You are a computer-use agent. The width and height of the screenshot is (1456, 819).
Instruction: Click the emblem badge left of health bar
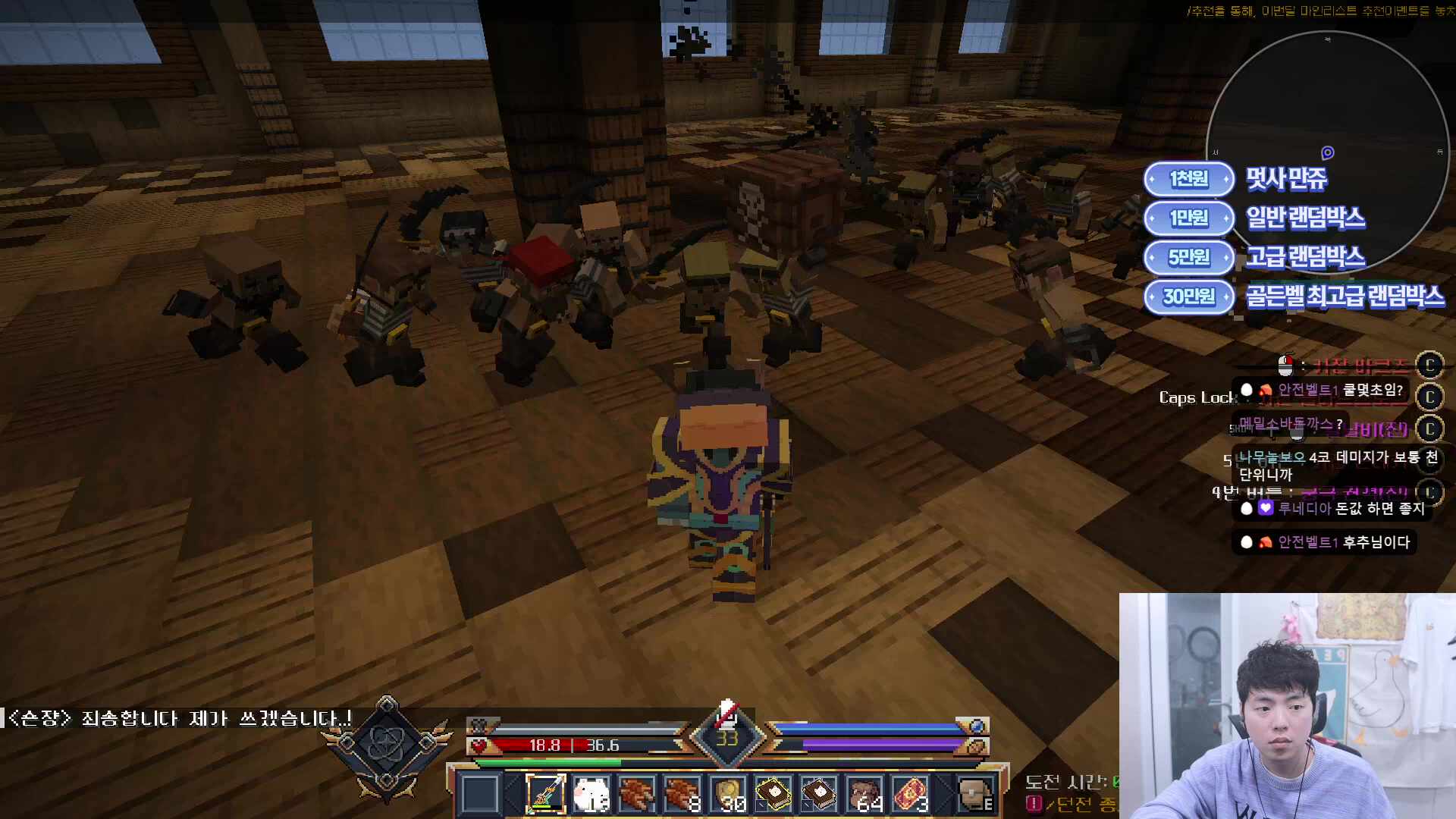(x=388, y=747)
